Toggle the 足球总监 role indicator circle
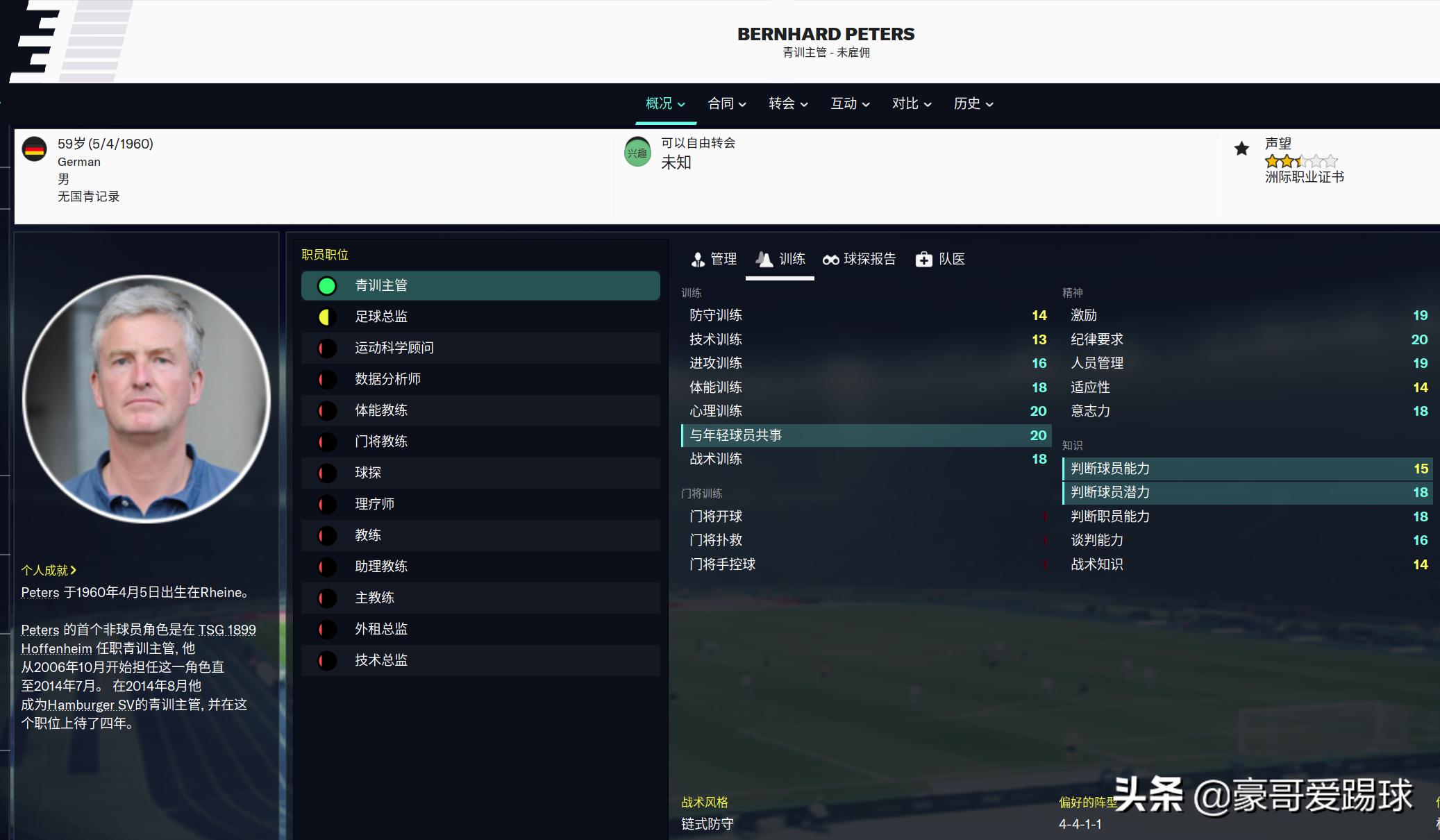 point(326,317)
